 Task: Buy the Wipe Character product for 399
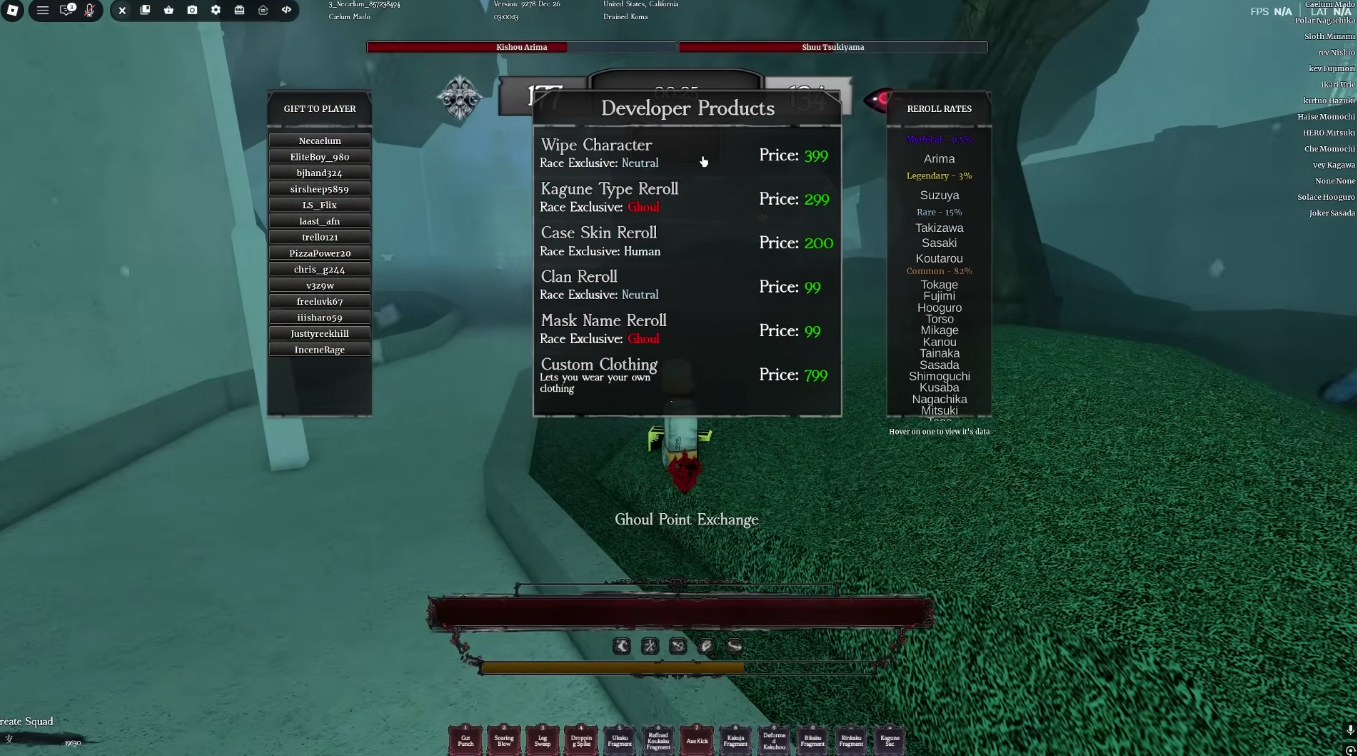688,152
